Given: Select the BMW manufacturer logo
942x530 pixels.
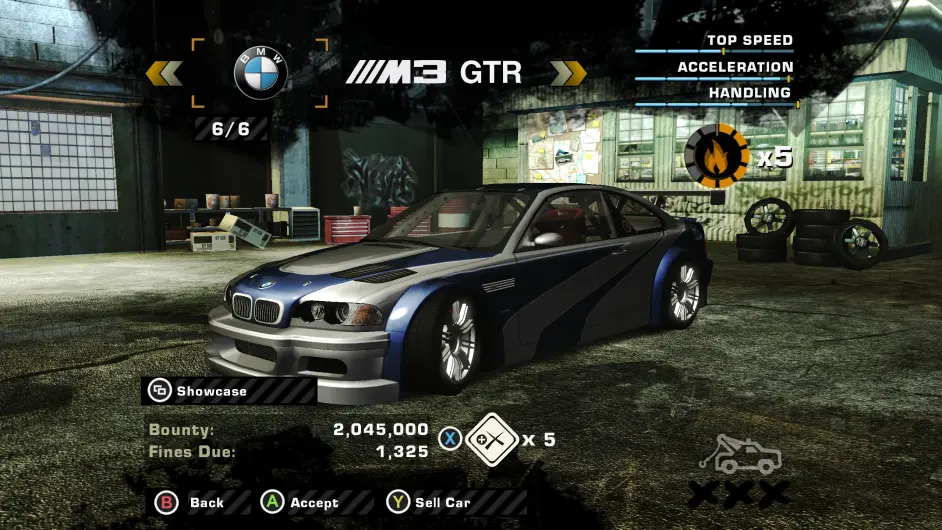Looking at the screenshot, I should tap(260, 72).
